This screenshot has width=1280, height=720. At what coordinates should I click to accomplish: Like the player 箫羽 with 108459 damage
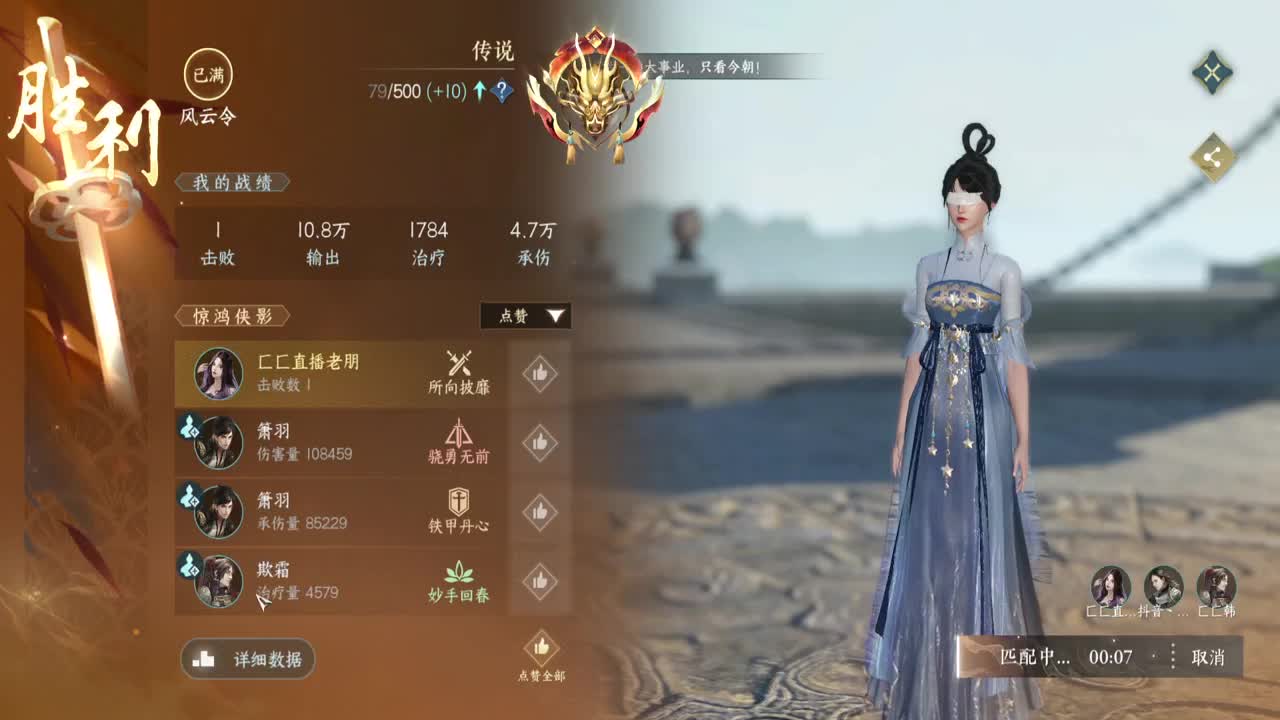tap(539, 442)
